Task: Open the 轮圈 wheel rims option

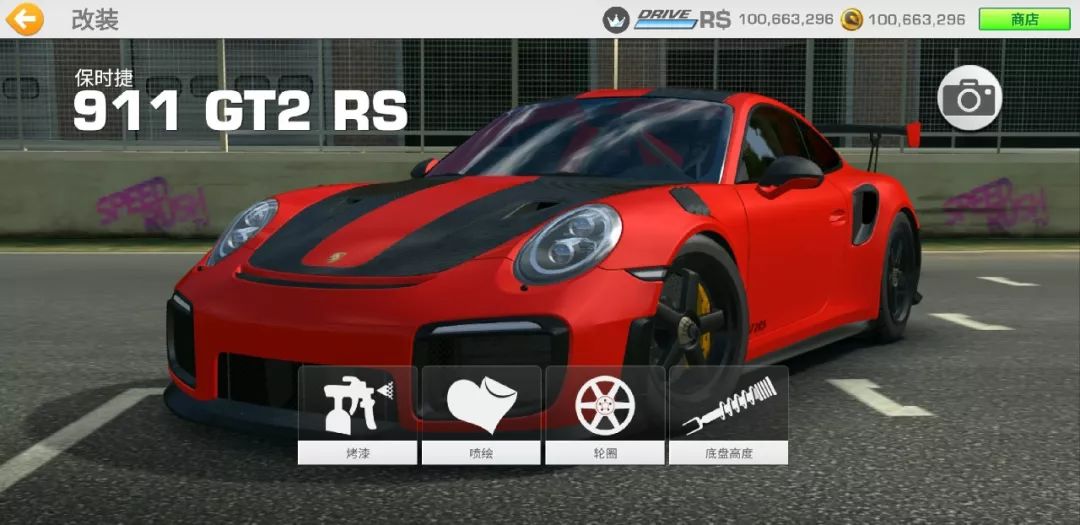Action: [x=605, y=414]
